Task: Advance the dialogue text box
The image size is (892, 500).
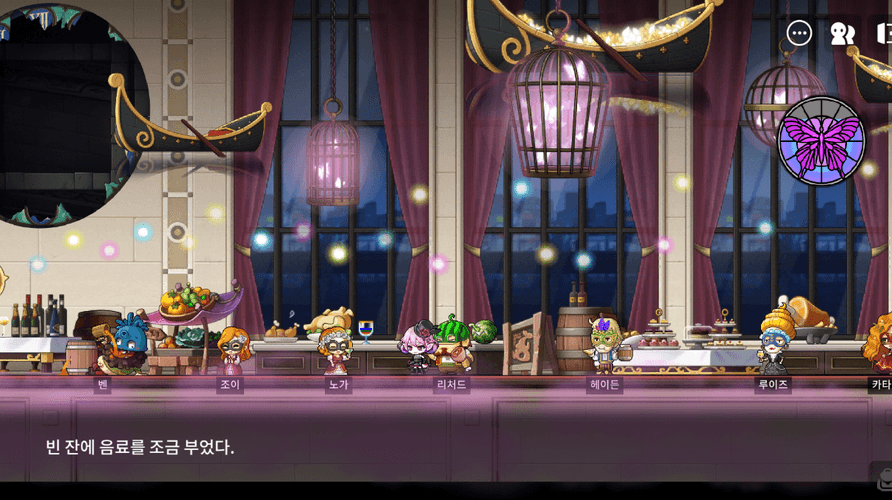Action: coord(446,446)
